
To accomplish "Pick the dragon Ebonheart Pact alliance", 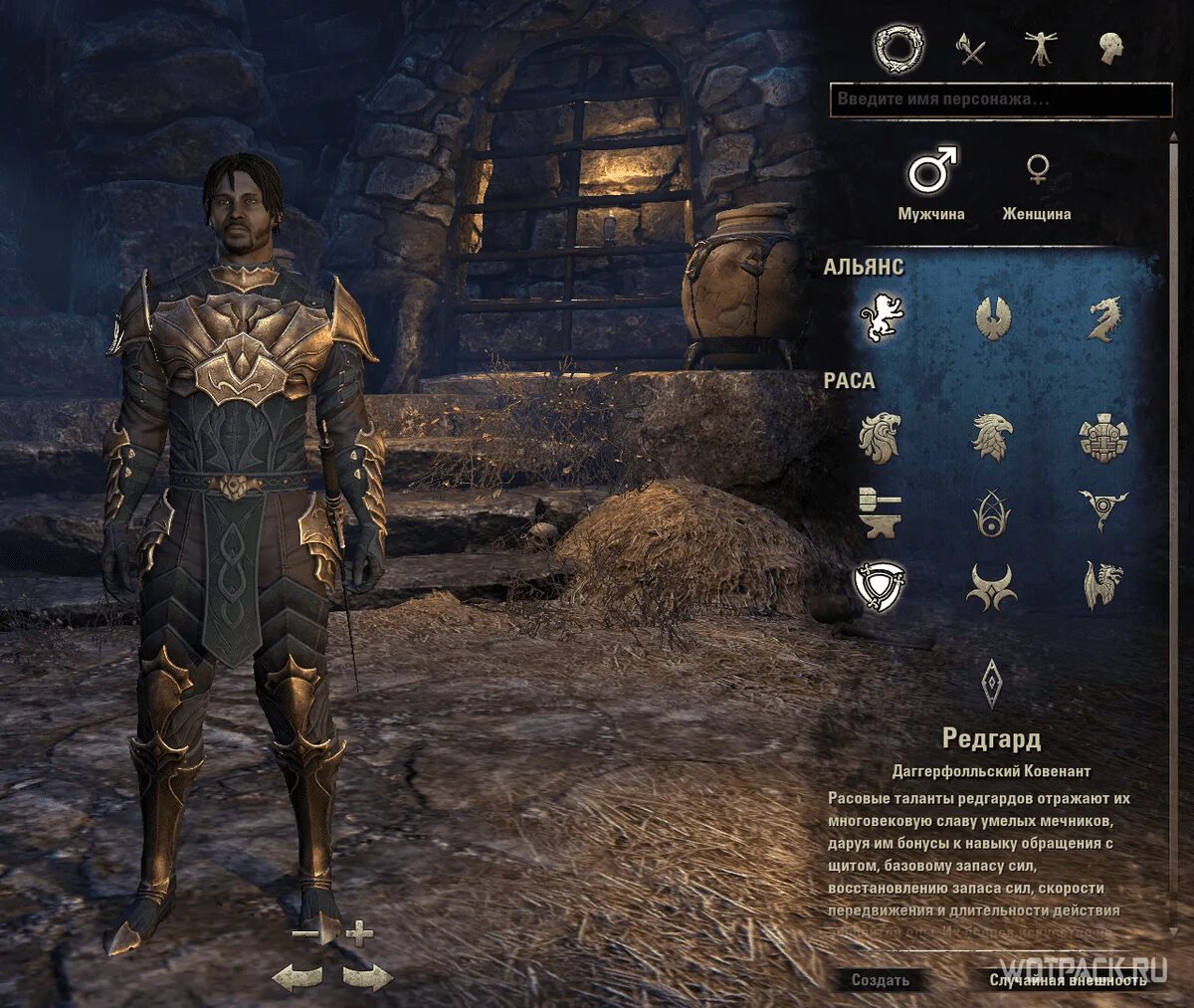I will point(1103,318).
